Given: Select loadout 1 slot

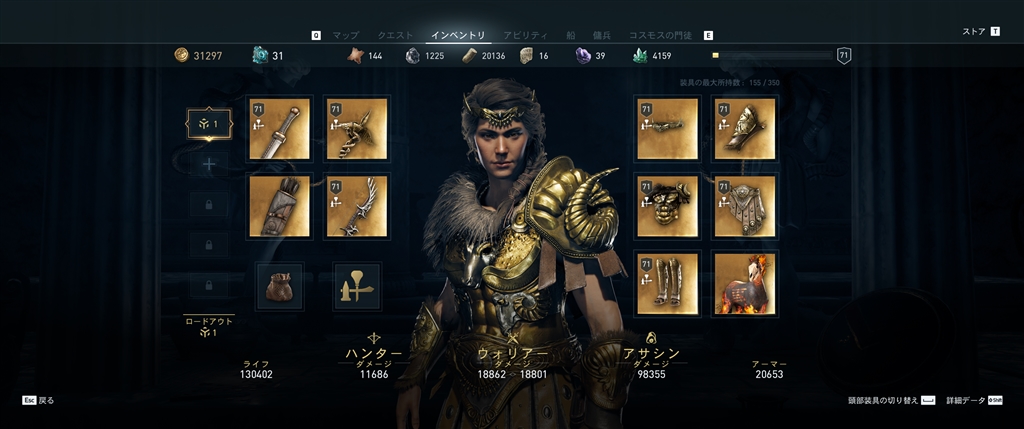Looking at the screenshot, I should (x=209, y=124).
